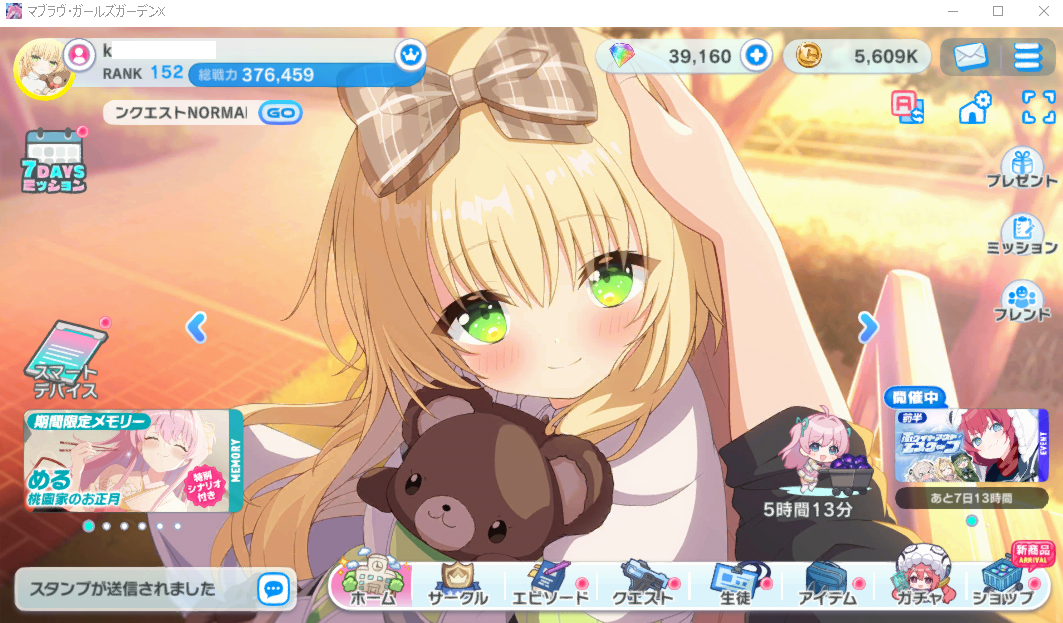1063x623 pixels.
Task: Add gems with the blue plus button
Action: point(756,56)
